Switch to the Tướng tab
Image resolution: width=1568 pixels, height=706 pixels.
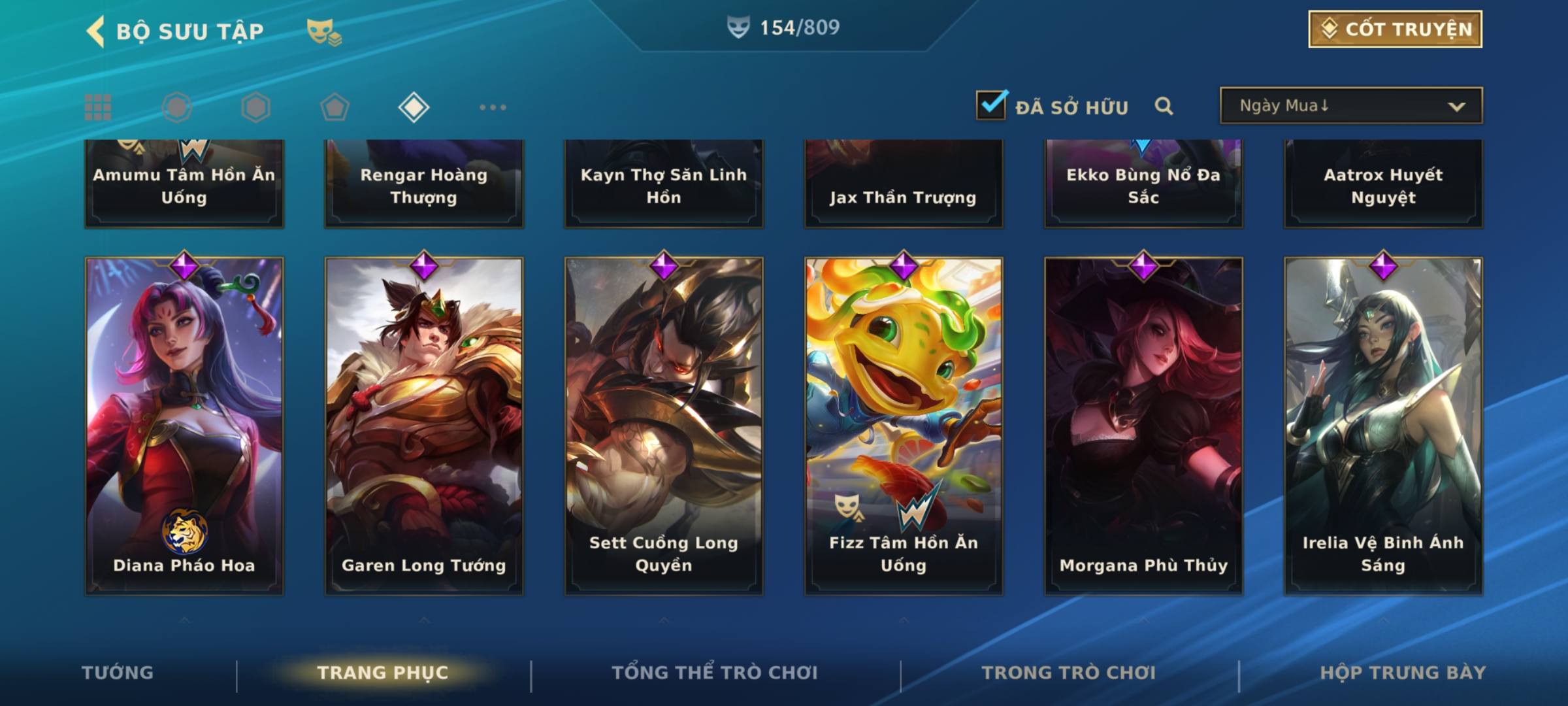pos(118,673)
